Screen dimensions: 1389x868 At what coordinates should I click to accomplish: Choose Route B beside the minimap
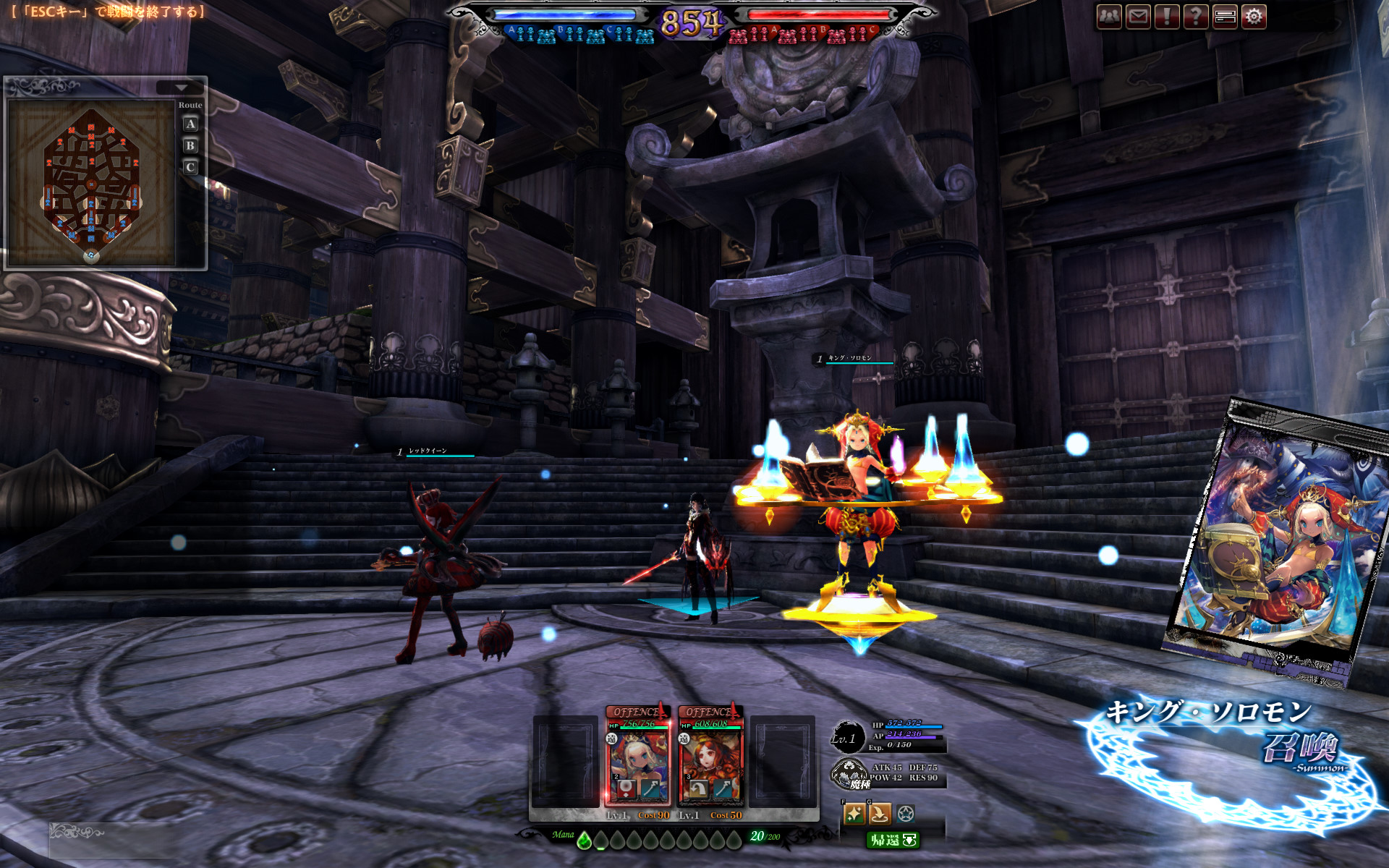[190, 146]
